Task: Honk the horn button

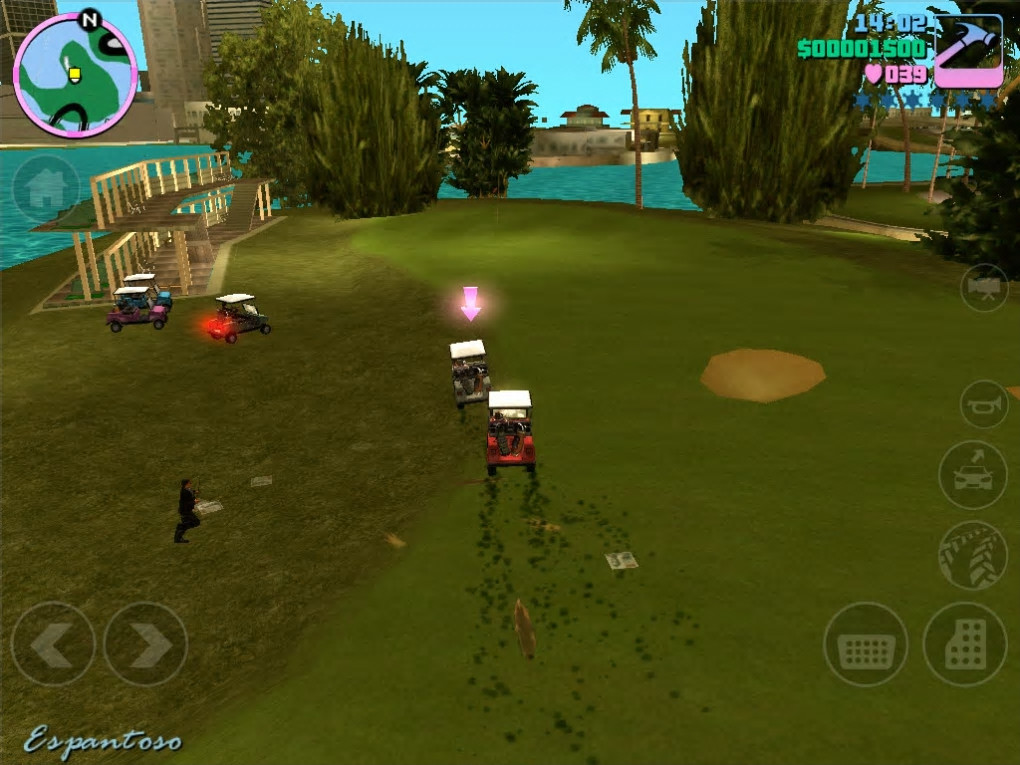Action: (984, 404)
